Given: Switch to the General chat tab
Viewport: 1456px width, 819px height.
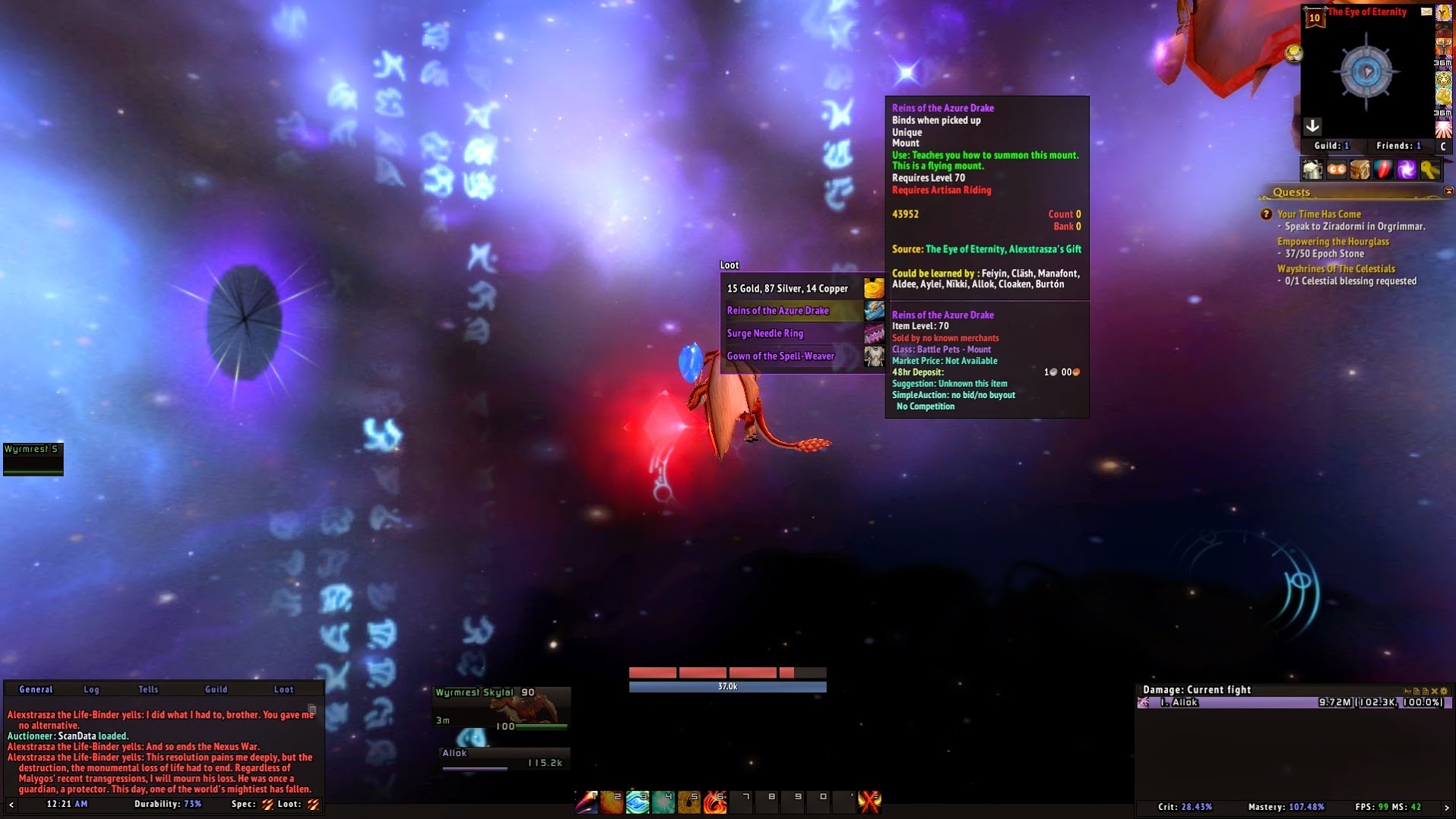Looking at the screenshot, I should (36, 690).
